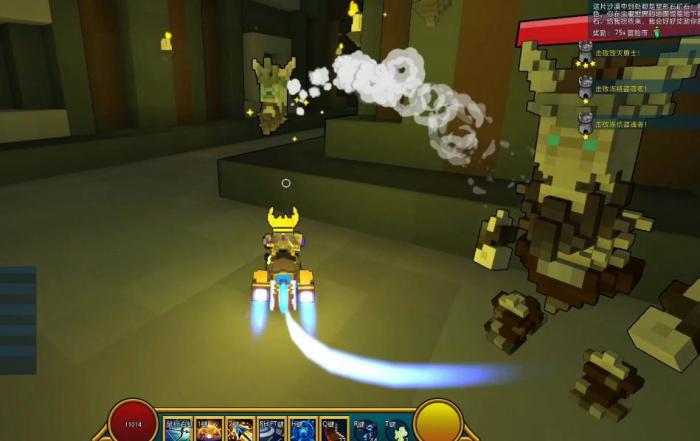Activate the ability slot labeled 2键
Viewport: 700px width, 441px height.
240,430
